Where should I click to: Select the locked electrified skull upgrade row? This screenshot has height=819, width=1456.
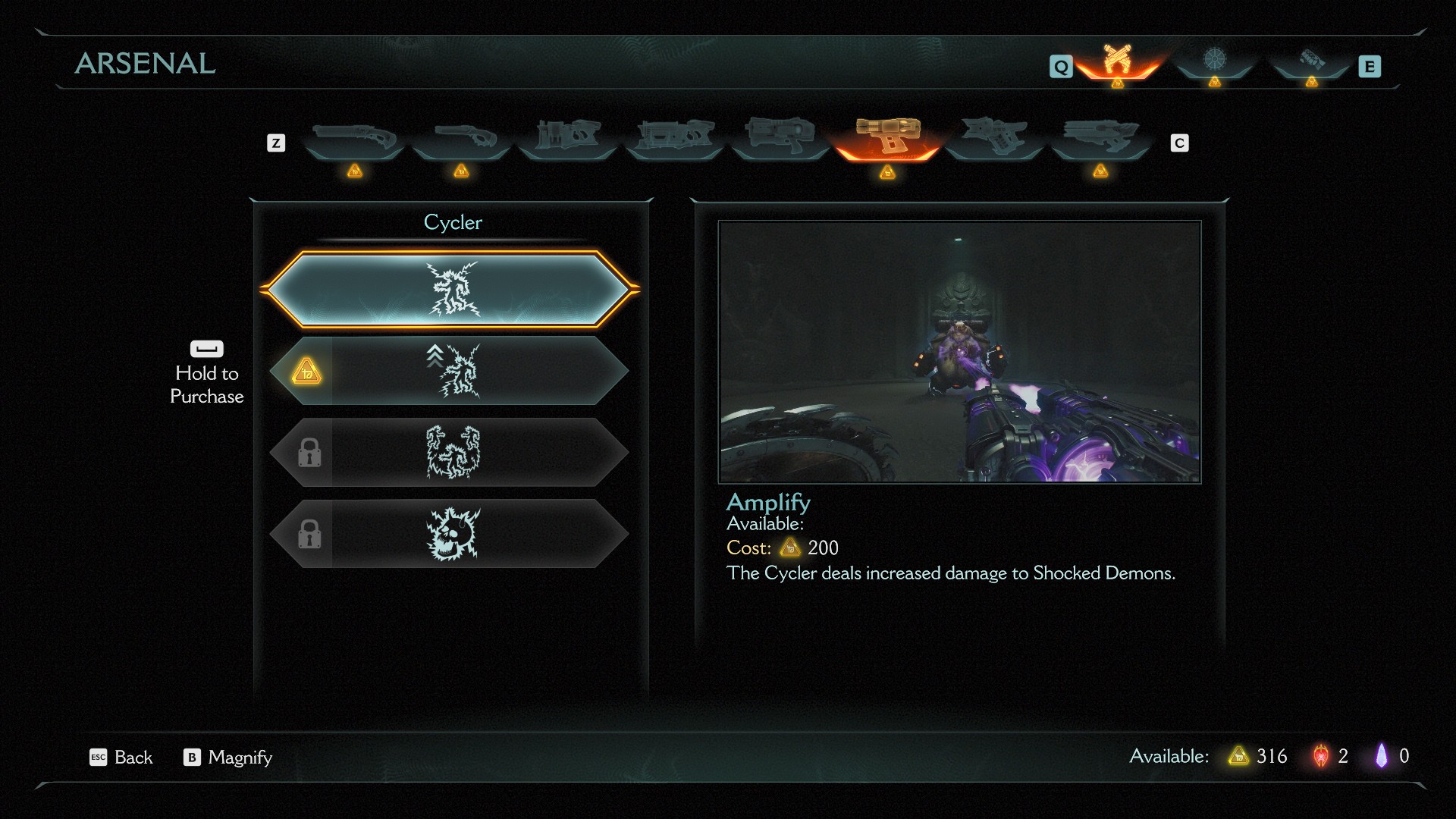point(450,534)
